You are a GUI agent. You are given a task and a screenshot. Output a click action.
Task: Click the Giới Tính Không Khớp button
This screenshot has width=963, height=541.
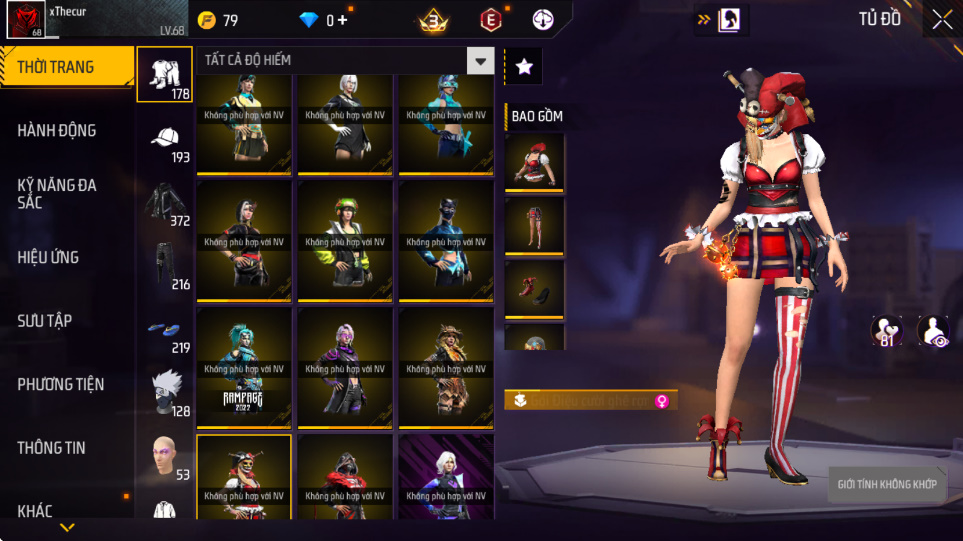888,485
